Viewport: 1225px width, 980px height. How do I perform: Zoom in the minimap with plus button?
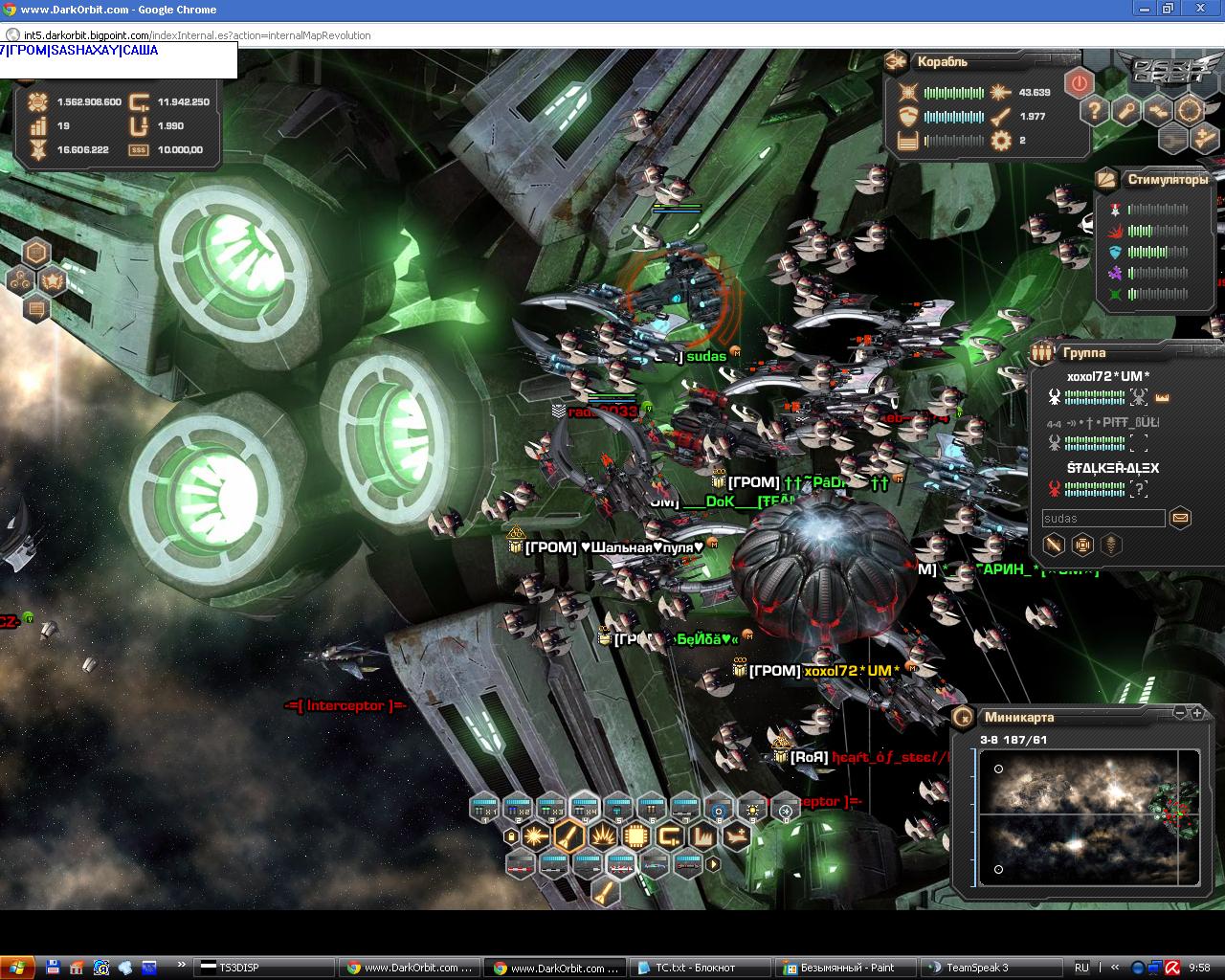[x=1196, y=713]
